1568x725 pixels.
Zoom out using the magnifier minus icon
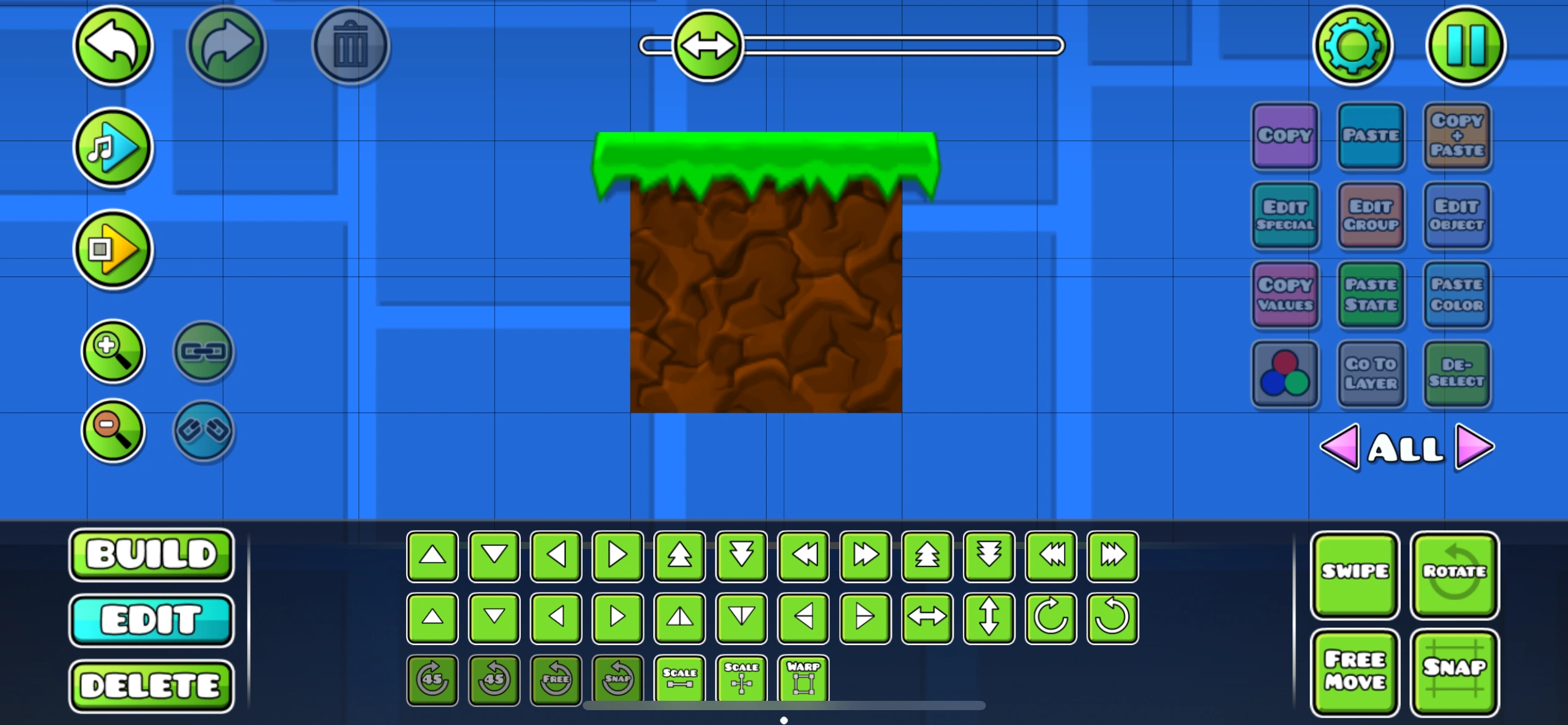[x=113, y=431]
